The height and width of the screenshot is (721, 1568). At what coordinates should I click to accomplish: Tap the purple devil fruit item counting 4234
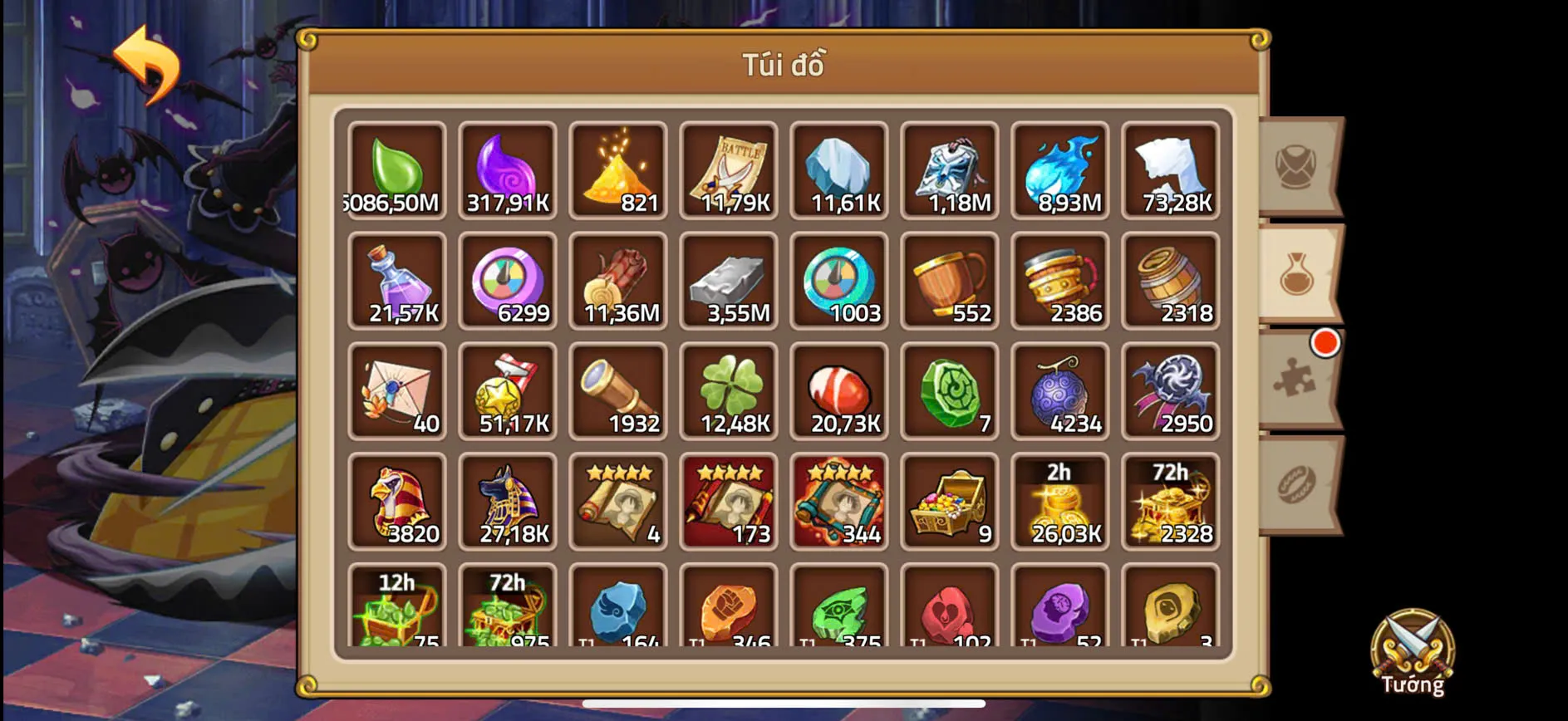click(x=1060, y=392)
